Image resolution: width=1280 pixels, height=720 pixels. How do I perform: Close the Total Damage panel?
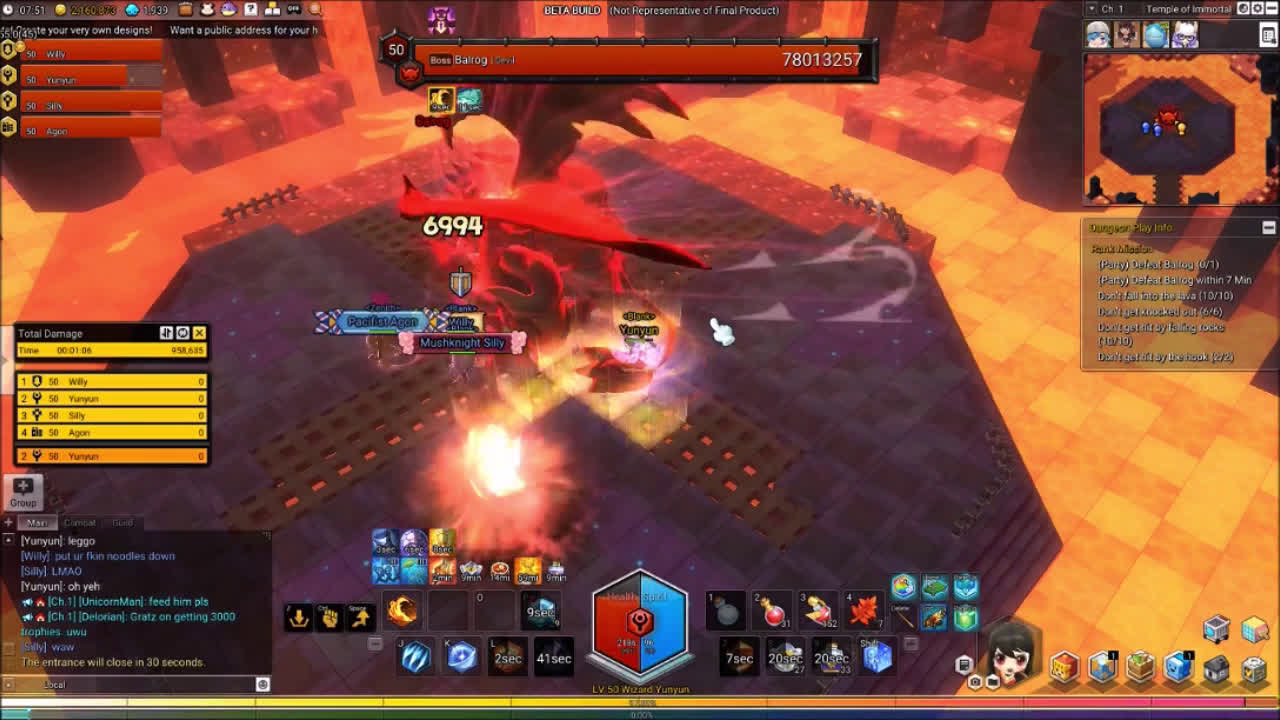(199, 333)
